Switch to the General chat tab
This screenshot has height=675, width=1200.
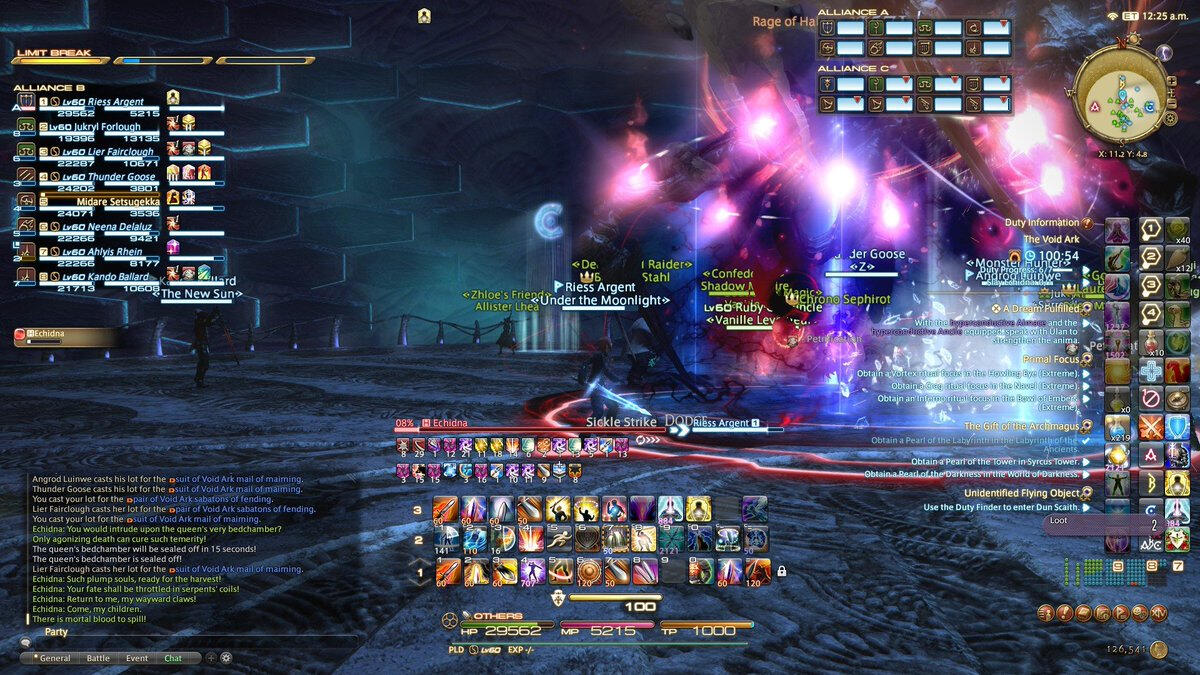pos(53,658)
